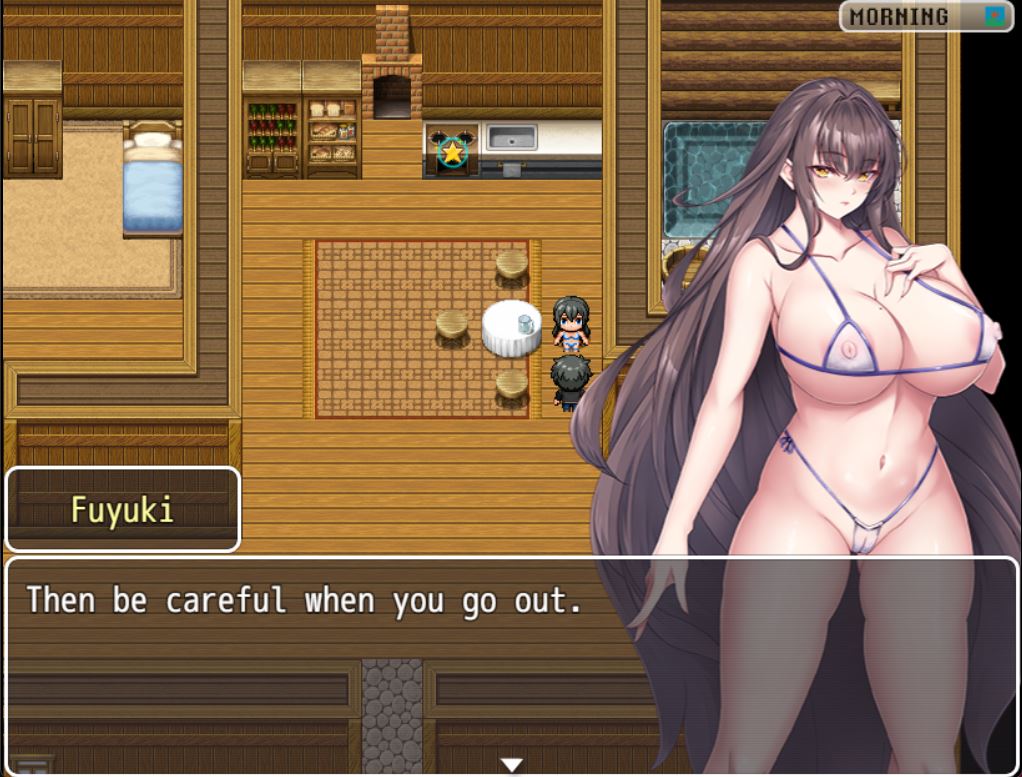Open the map icon beside MORNING
The height and width of the screenshot is (777, 1022).
pyautogui.click(x=994, y=16)
